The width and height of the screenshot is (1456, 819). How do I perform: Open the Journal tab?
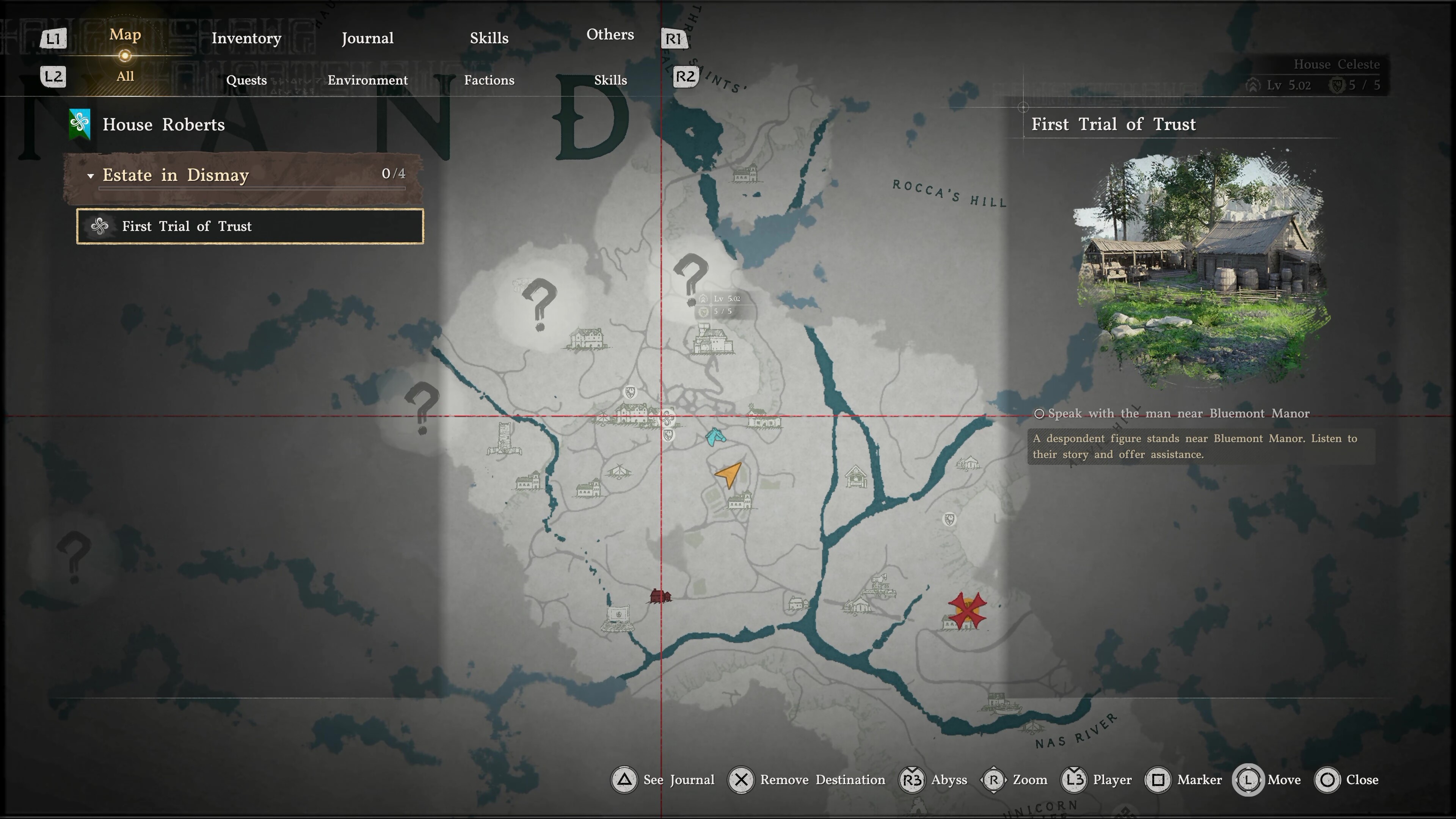click(x=367, y=38)
